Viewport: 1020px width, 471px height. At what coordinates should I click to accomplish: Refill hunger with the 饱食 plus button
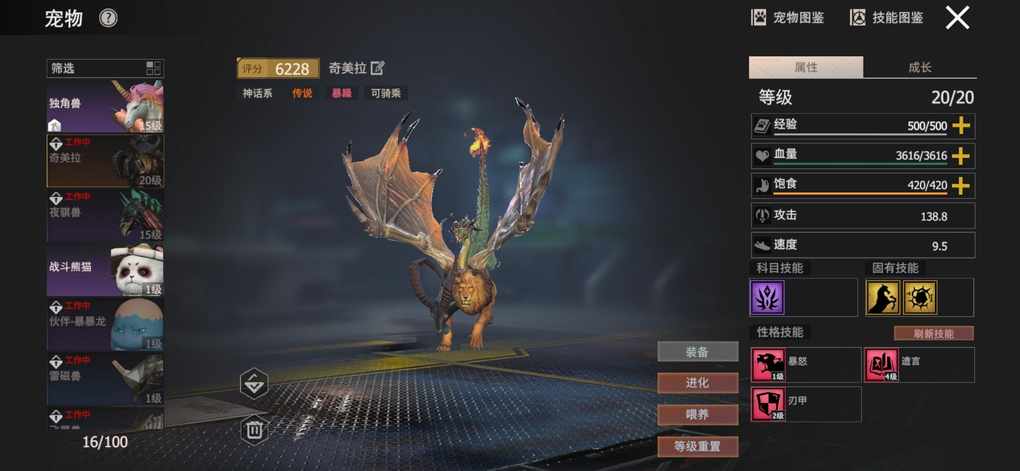click(962, 186)
